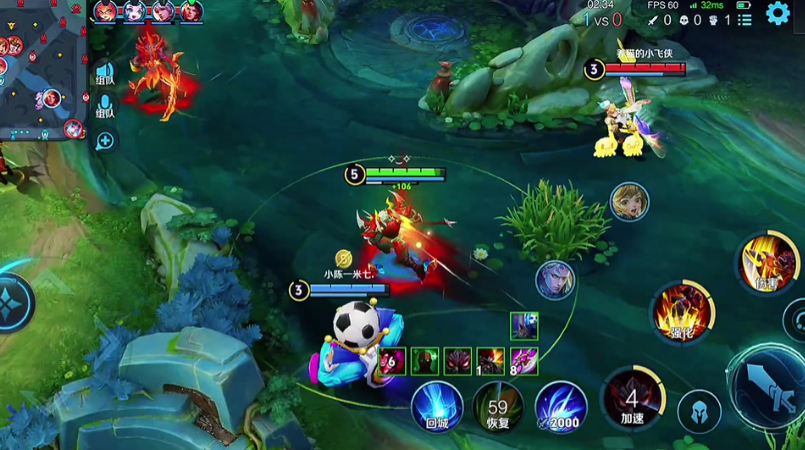Select the green-bordered bald face equipment slot
This screenshot has width=805, height=450.
(x=425, y=361)
